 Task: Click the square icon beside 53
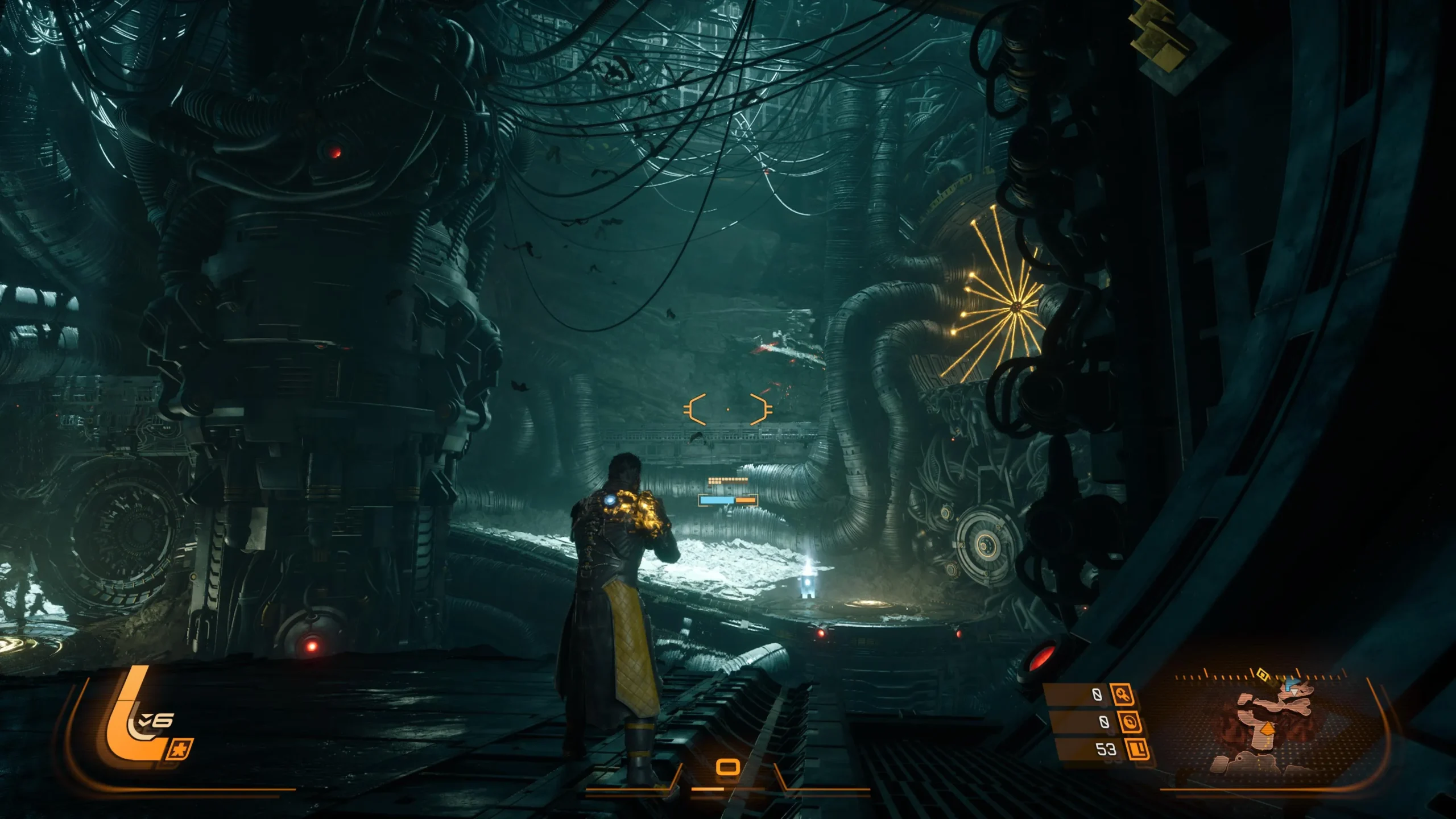[1137, 749]
